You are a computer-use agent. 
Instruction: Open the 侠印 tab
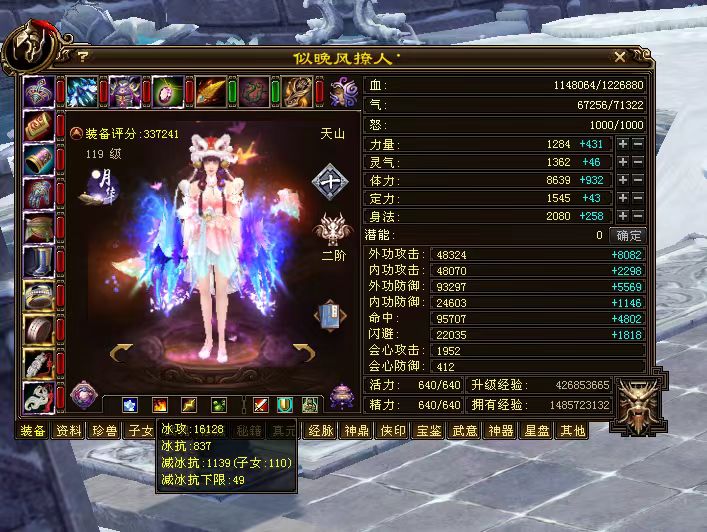(x=393, y=431)
